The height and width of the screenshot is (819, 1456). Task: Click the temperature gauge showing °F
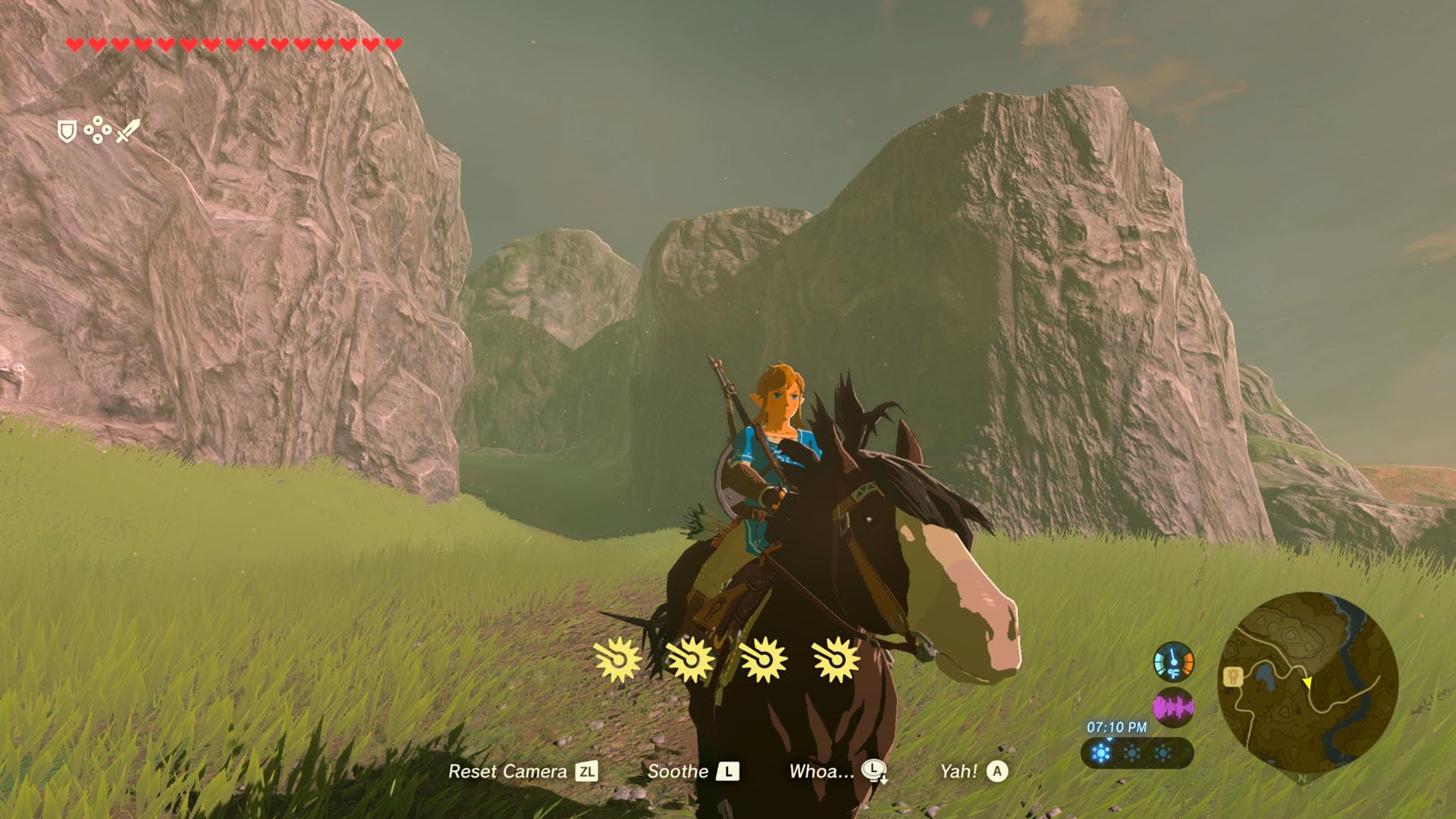1173,662
